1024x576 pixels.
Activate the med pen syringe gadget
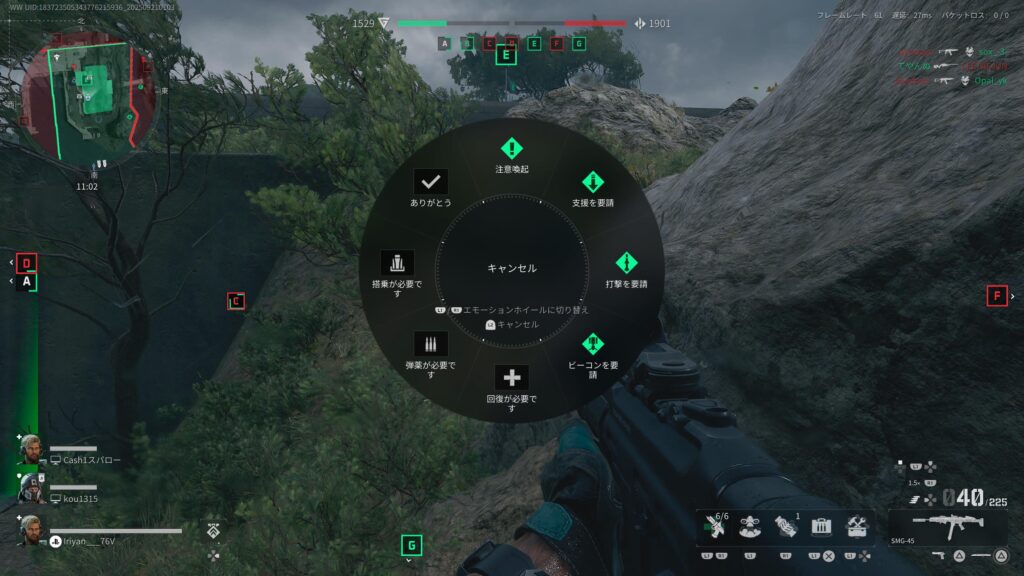[x=713, y=526]
